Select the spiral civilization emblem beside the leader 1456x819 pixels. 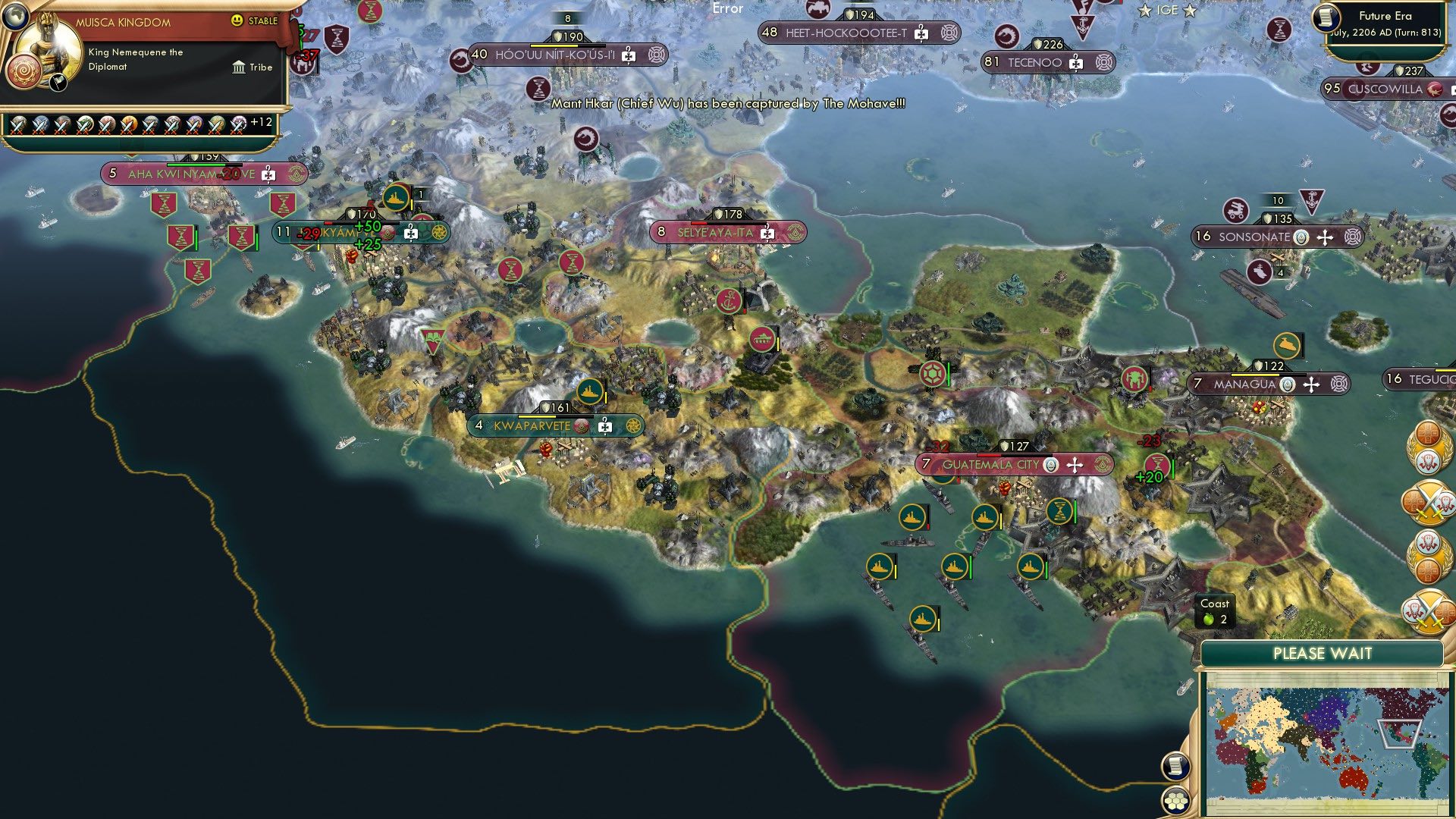(x=24, y=70)
